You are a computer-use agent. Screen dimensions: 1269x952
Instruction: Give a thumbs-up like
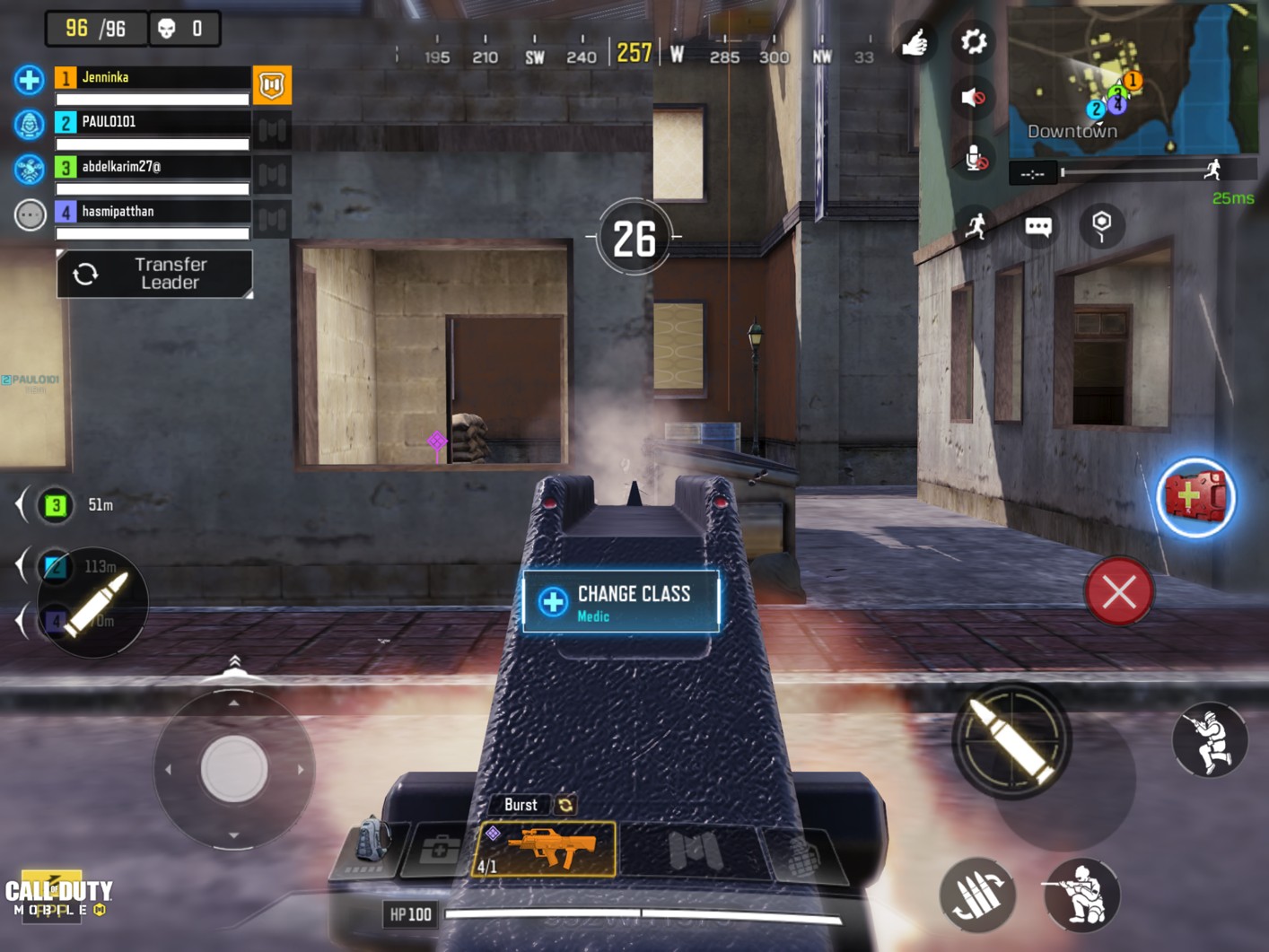click(915, 42)
